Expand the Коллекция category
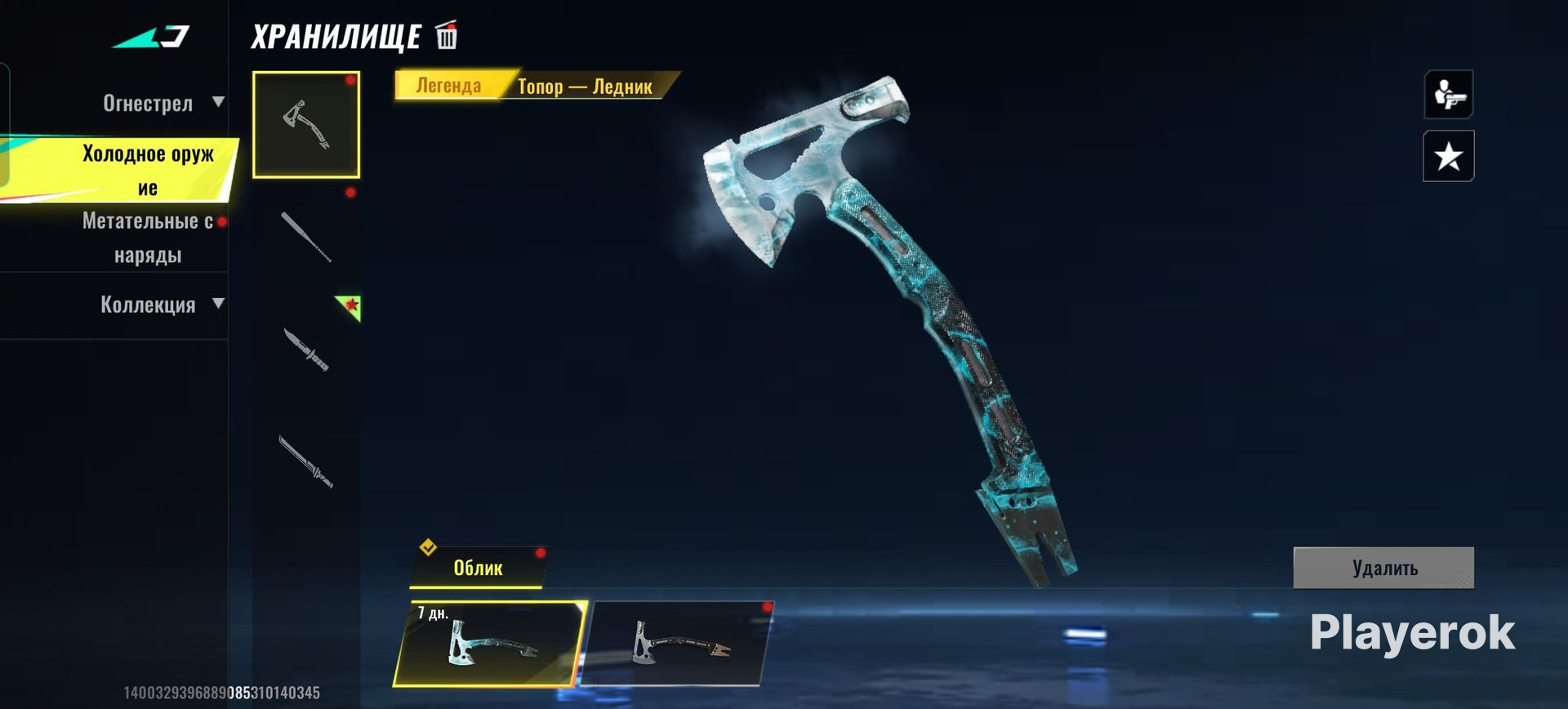This screenshot has width=1568, height=709. [159, 305]
